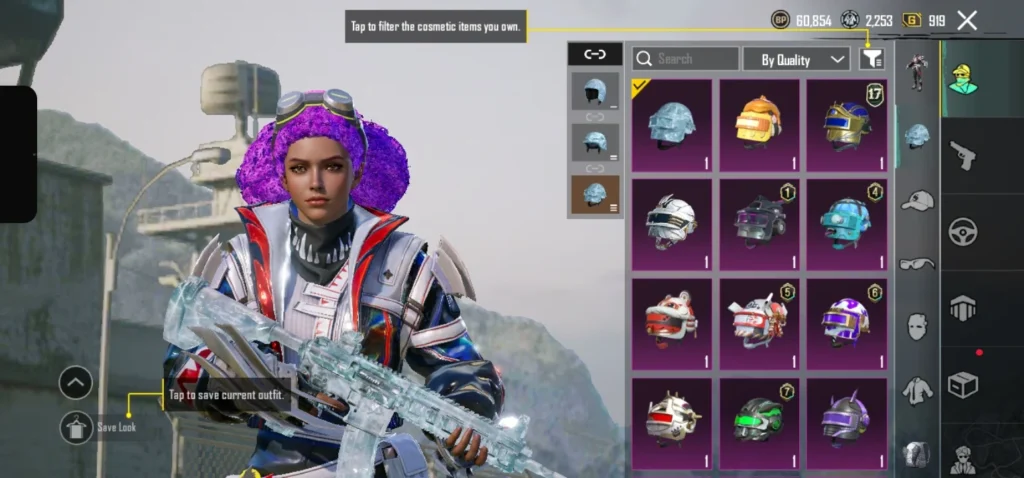The width and height of the screenshot is (1024, 478).
Task: Open the By Quality sort dropdown
Action: coord(796,59)
